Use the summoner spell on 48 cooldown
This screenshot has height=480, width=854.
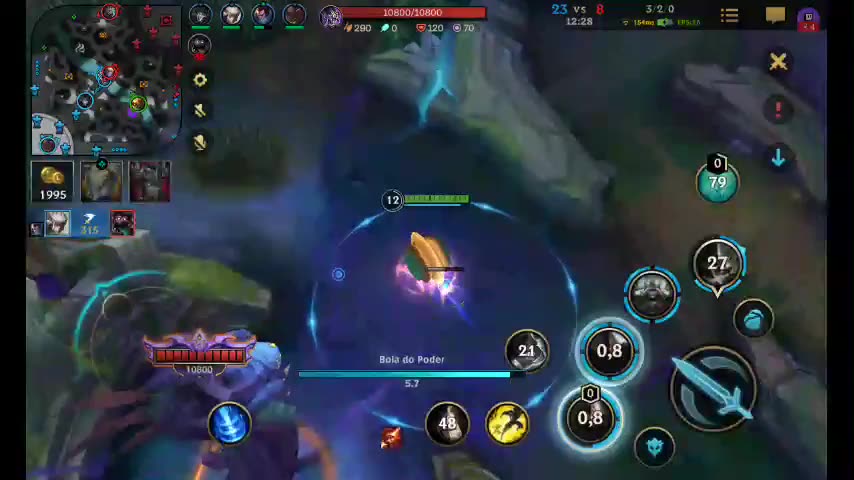tap(447, 422)
